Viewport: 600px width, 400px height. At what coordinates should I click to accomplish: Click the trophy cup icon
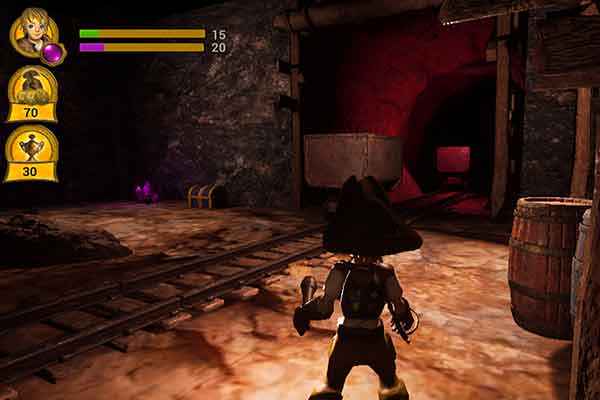pyautogui.click(x=31, y=147)
